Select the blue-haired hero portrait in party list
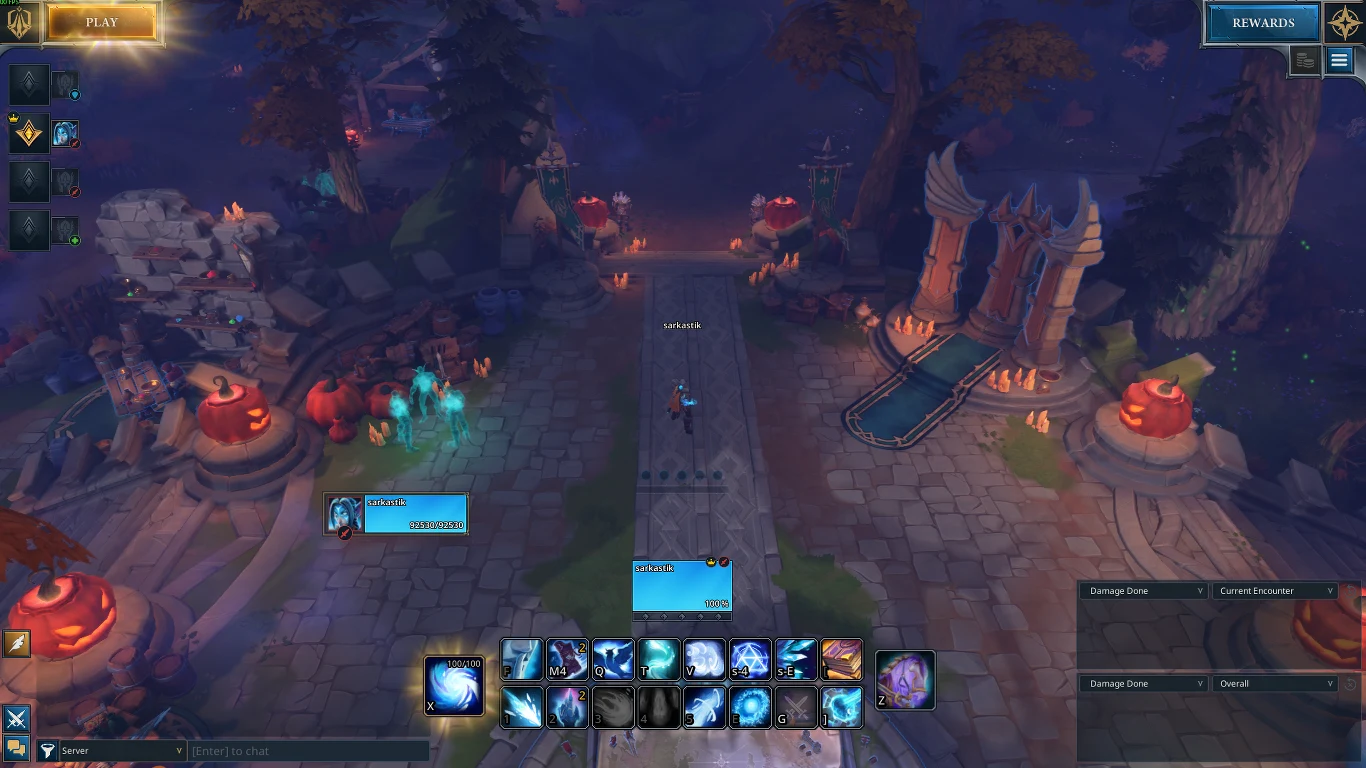 point(65,133)
